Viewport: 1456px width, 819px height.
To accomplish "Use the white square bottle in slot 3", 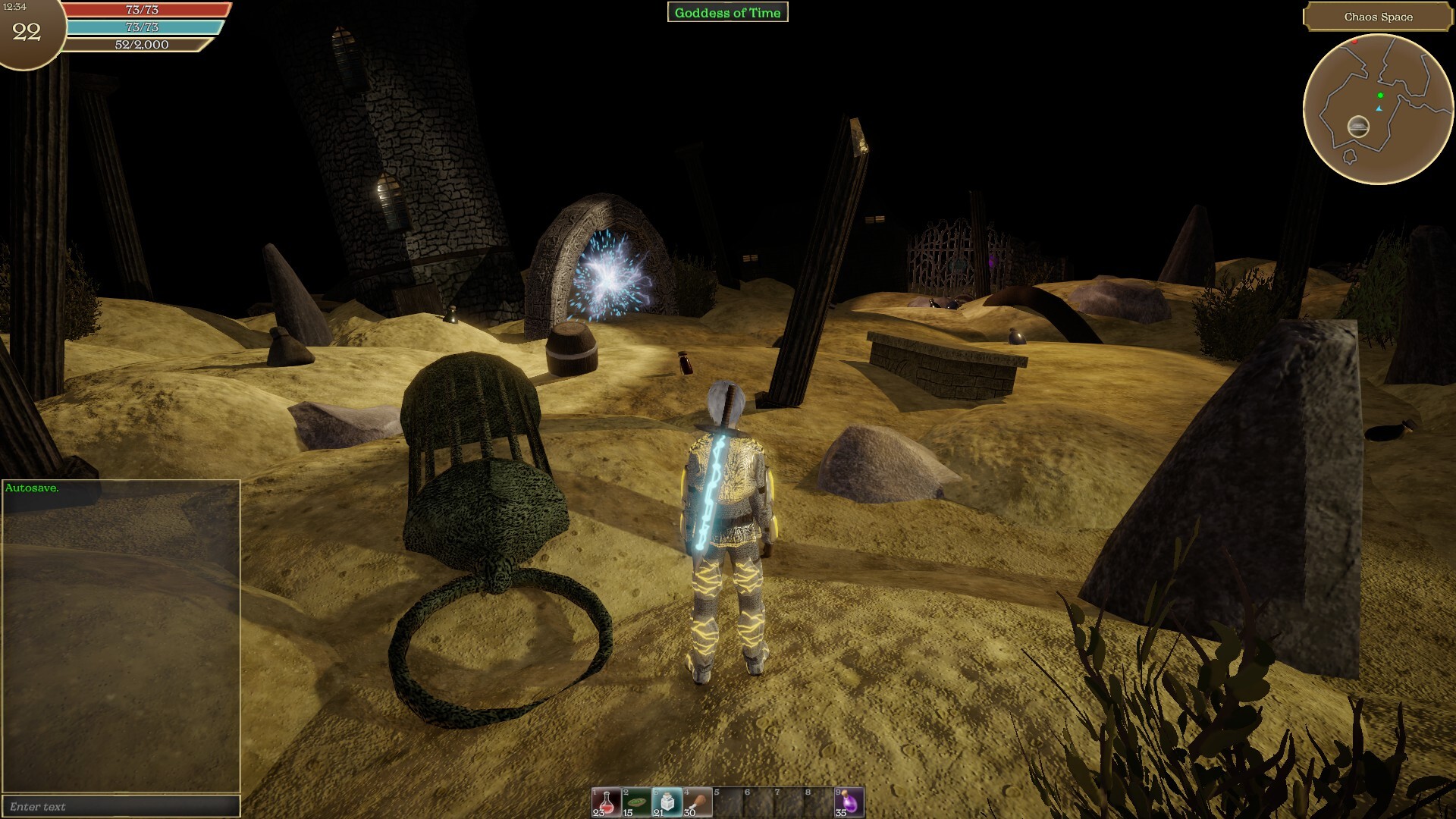I will coord(667,802).
